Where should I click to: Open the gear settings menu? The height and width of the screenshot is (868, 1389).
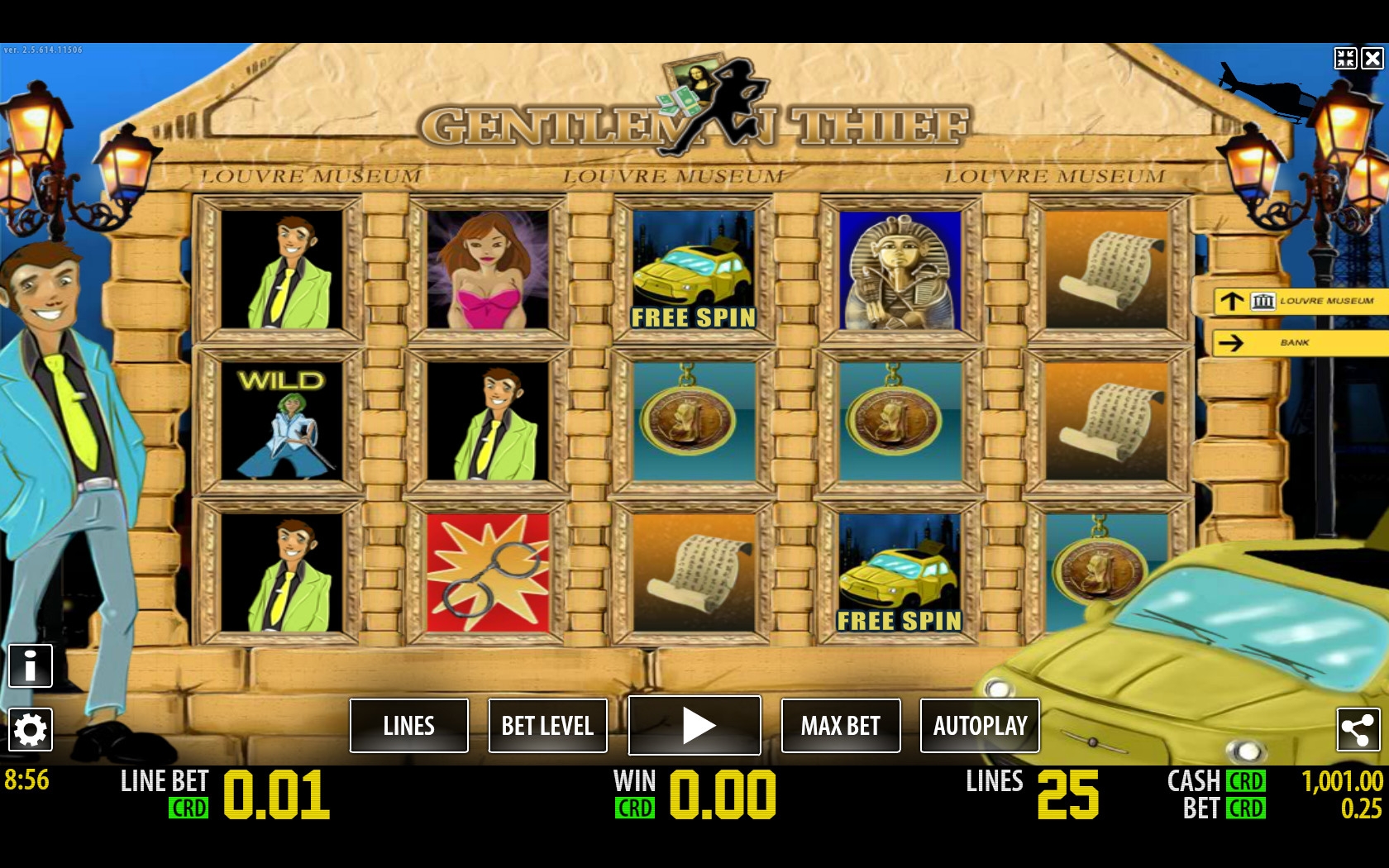(31, 729)
